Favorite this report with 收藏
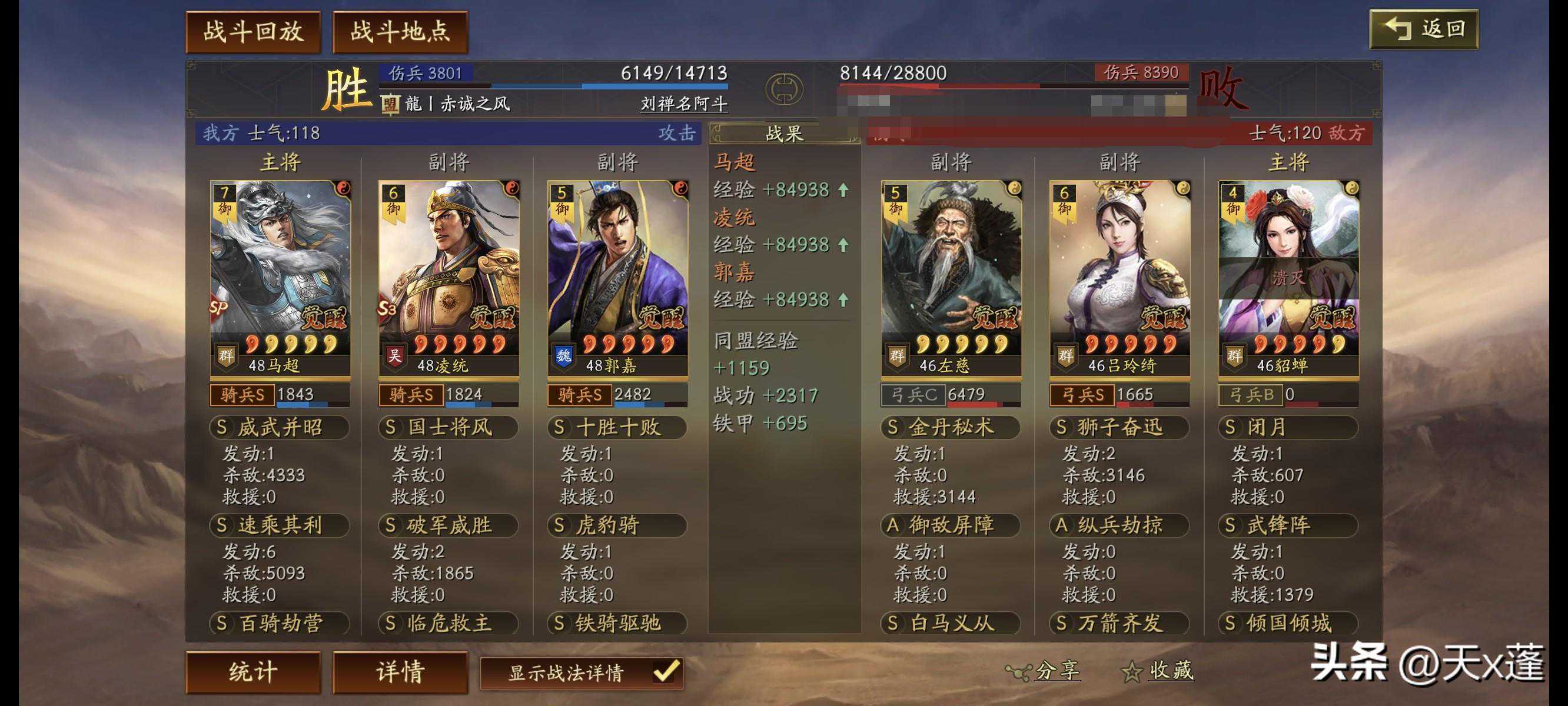The height and width of the screenshot is (706, 1568). tap(1158, 671)
